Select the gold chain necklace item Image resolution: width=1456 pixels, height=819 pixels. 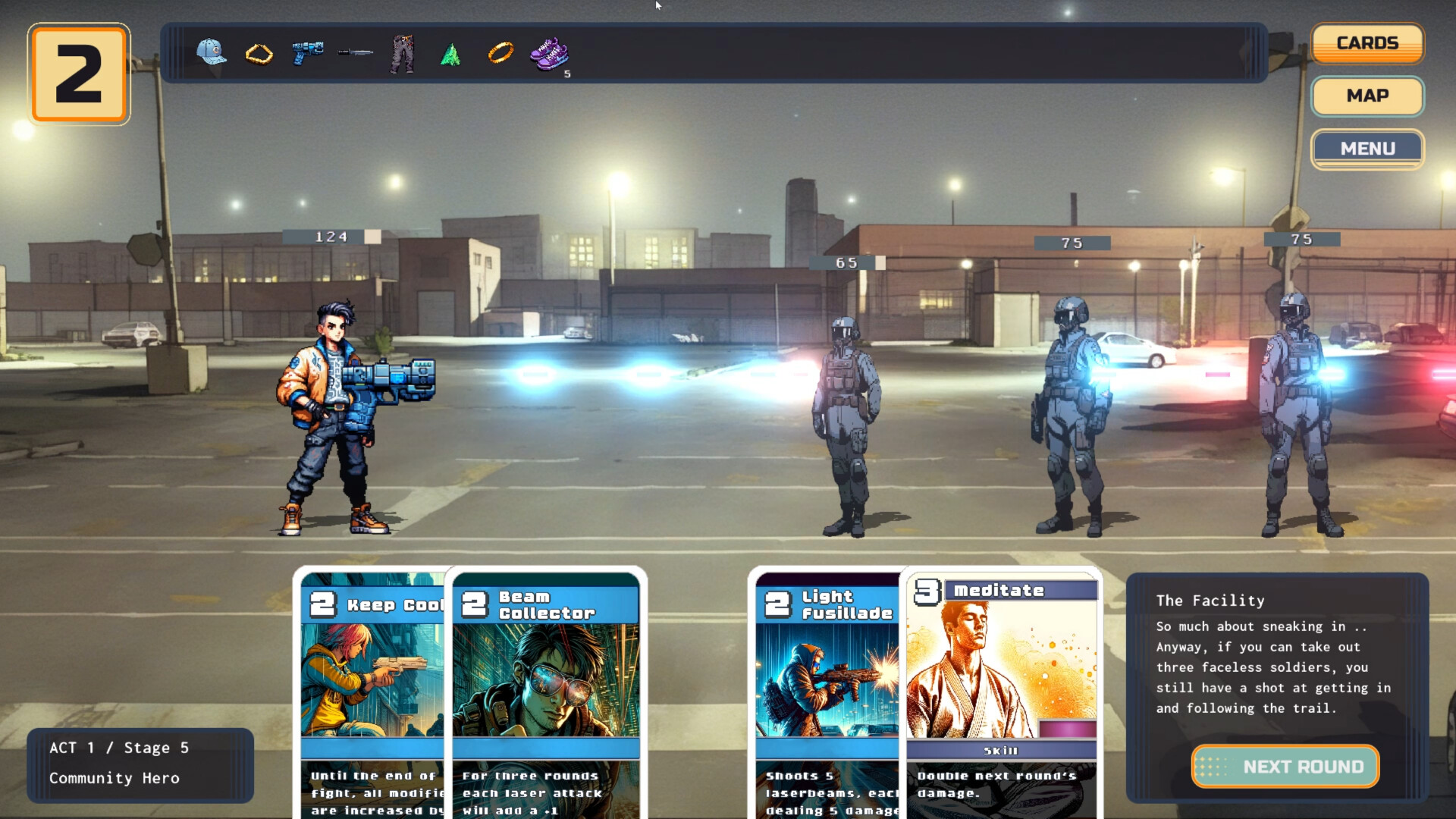[x=259, y=53]
